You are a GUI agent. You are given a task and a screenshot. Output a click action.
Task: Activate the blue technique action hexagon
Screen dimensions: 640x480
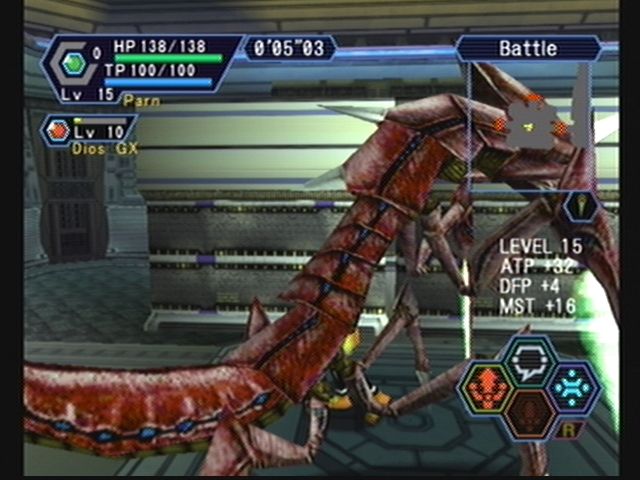click(574, 388)
